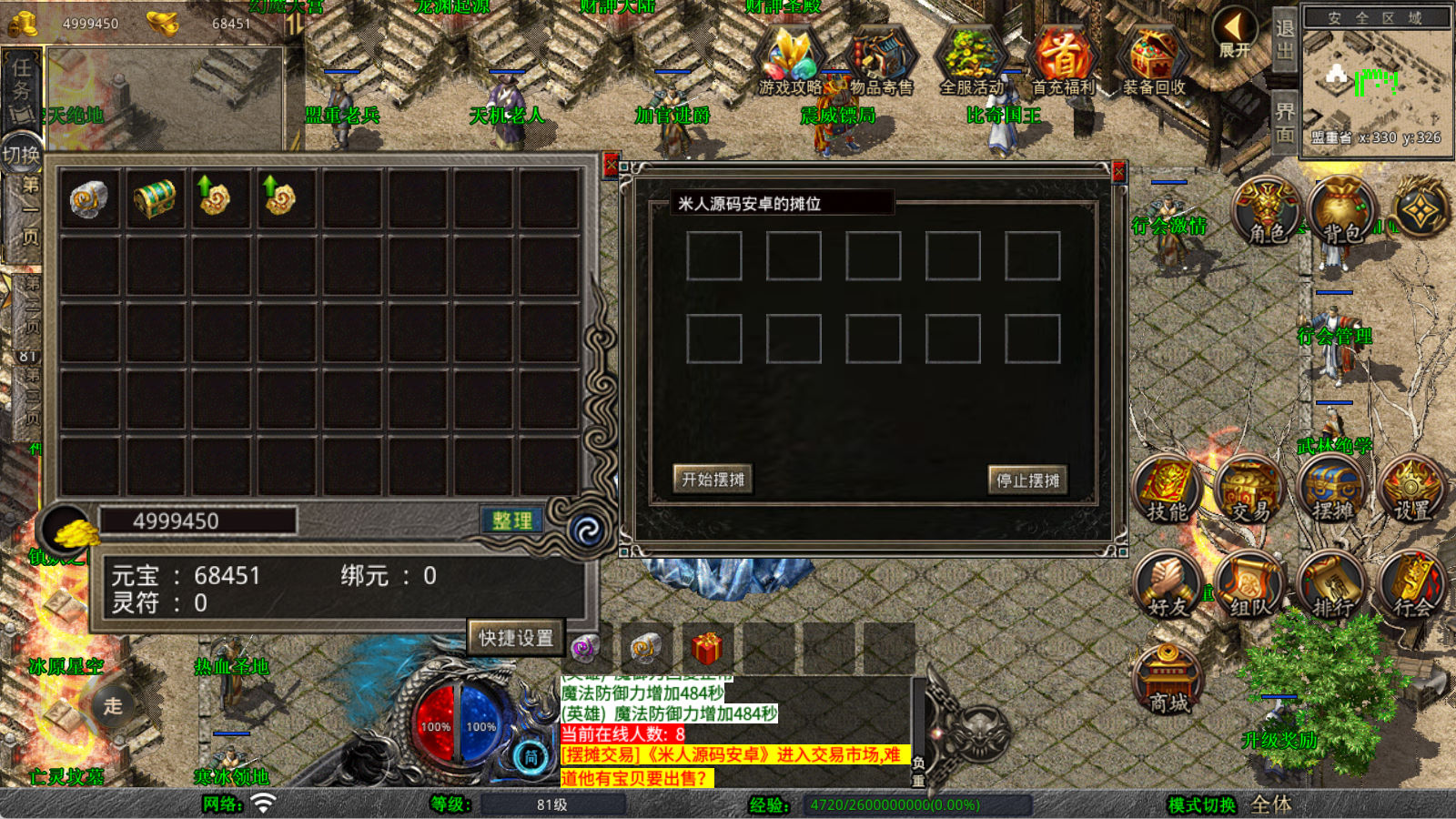Close the inventory bag panel
Viewport: 1456px width, 819px height.
[611, 165]
